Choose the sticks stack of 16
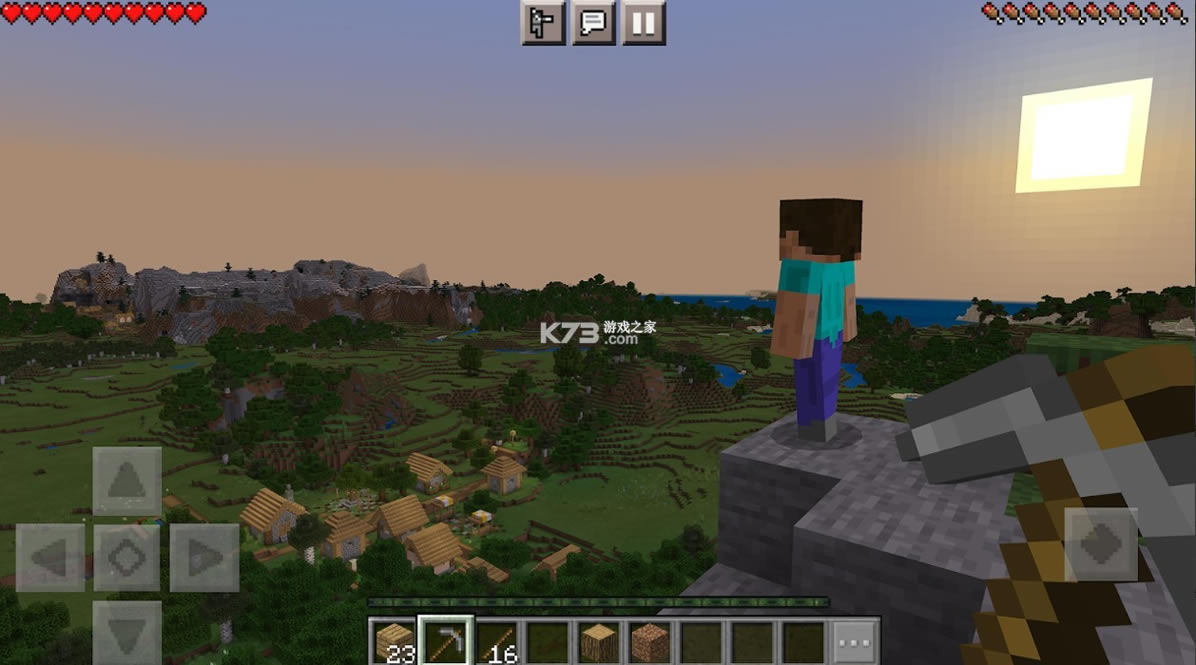The width and height of the screenshot is (1196, 665). [497, 641]
